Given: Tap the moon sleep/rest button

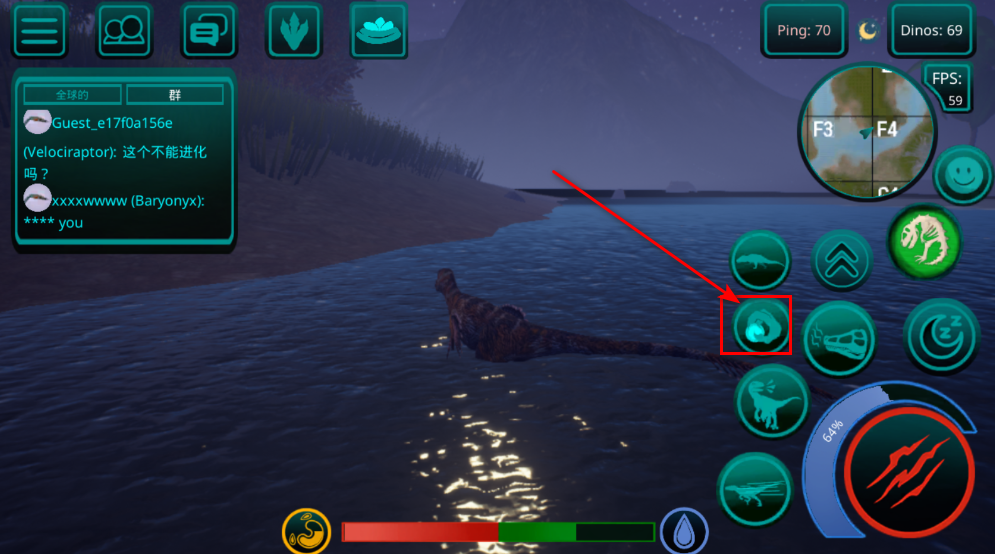Looking at the screenshot, I should [x=940, y=335].
